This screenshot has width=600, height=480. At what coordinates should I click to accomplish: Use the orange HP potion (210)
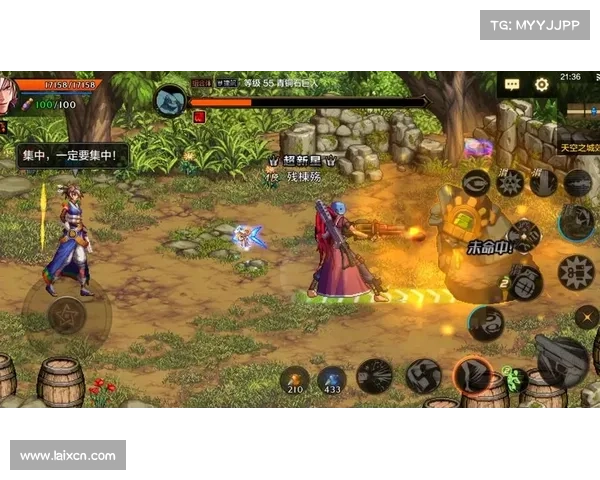[294, 379]
